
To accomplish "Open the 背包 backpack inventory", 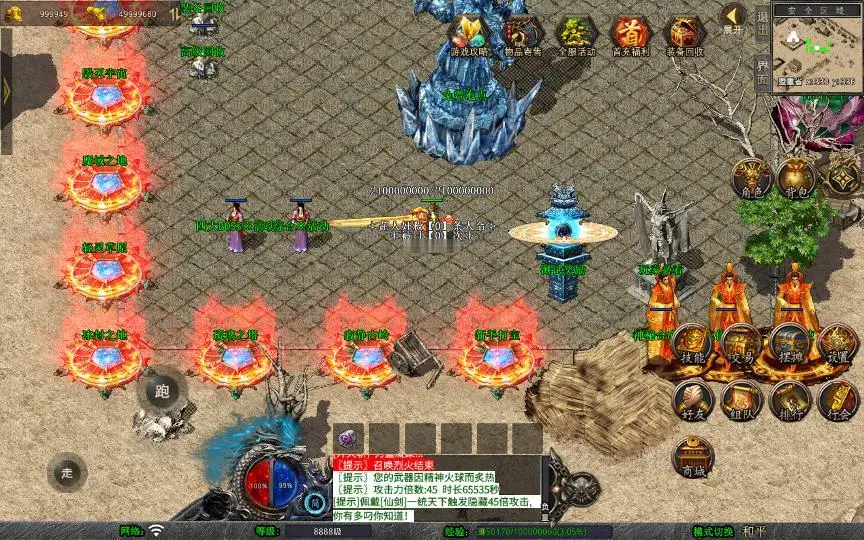I will click(x=796, y=179).
